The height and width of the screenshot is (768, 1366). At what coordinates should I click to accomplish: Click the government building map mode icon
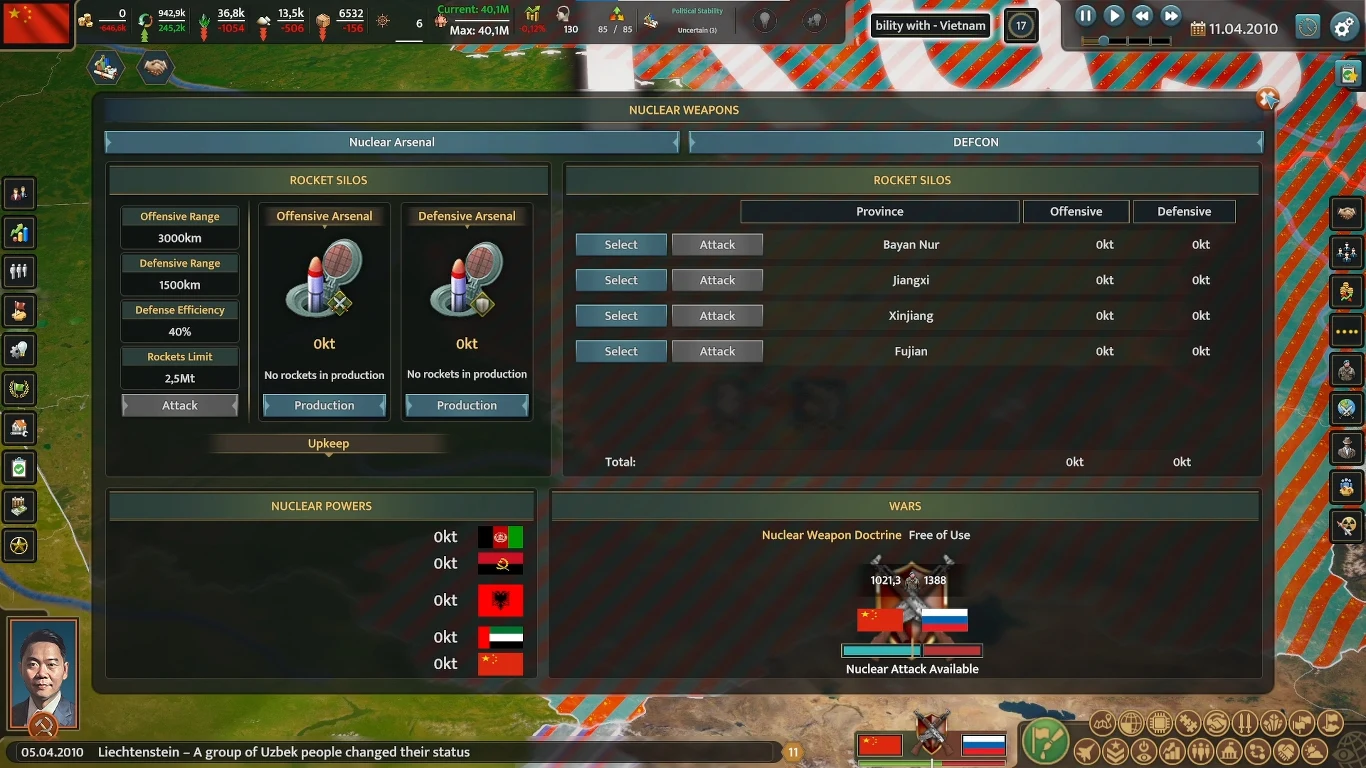(x=1229, y=750)
